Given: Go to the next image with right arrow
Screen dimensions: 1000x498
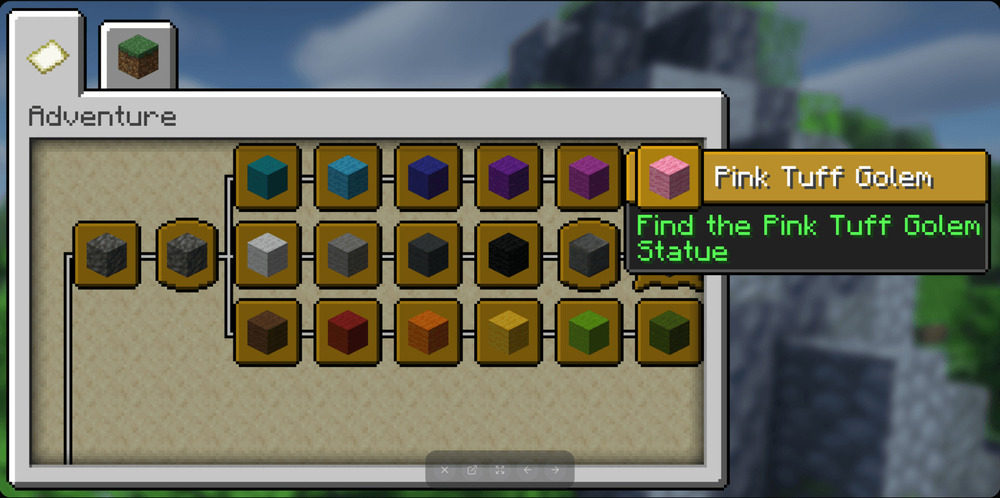Looking at the screenshot, I should coord(555,470).
